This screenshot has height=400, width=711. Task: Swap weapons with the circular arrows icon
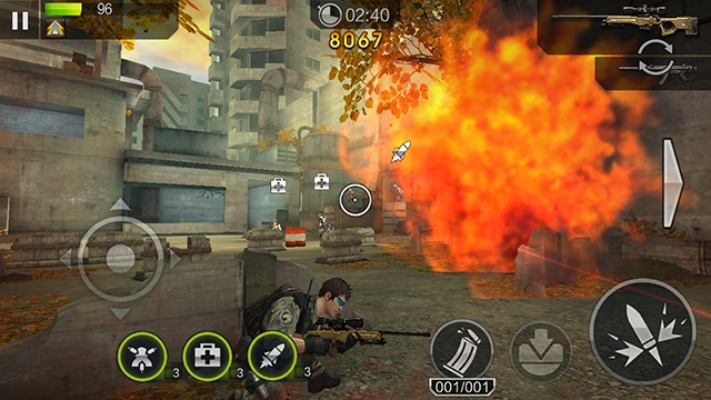[653, 51]
